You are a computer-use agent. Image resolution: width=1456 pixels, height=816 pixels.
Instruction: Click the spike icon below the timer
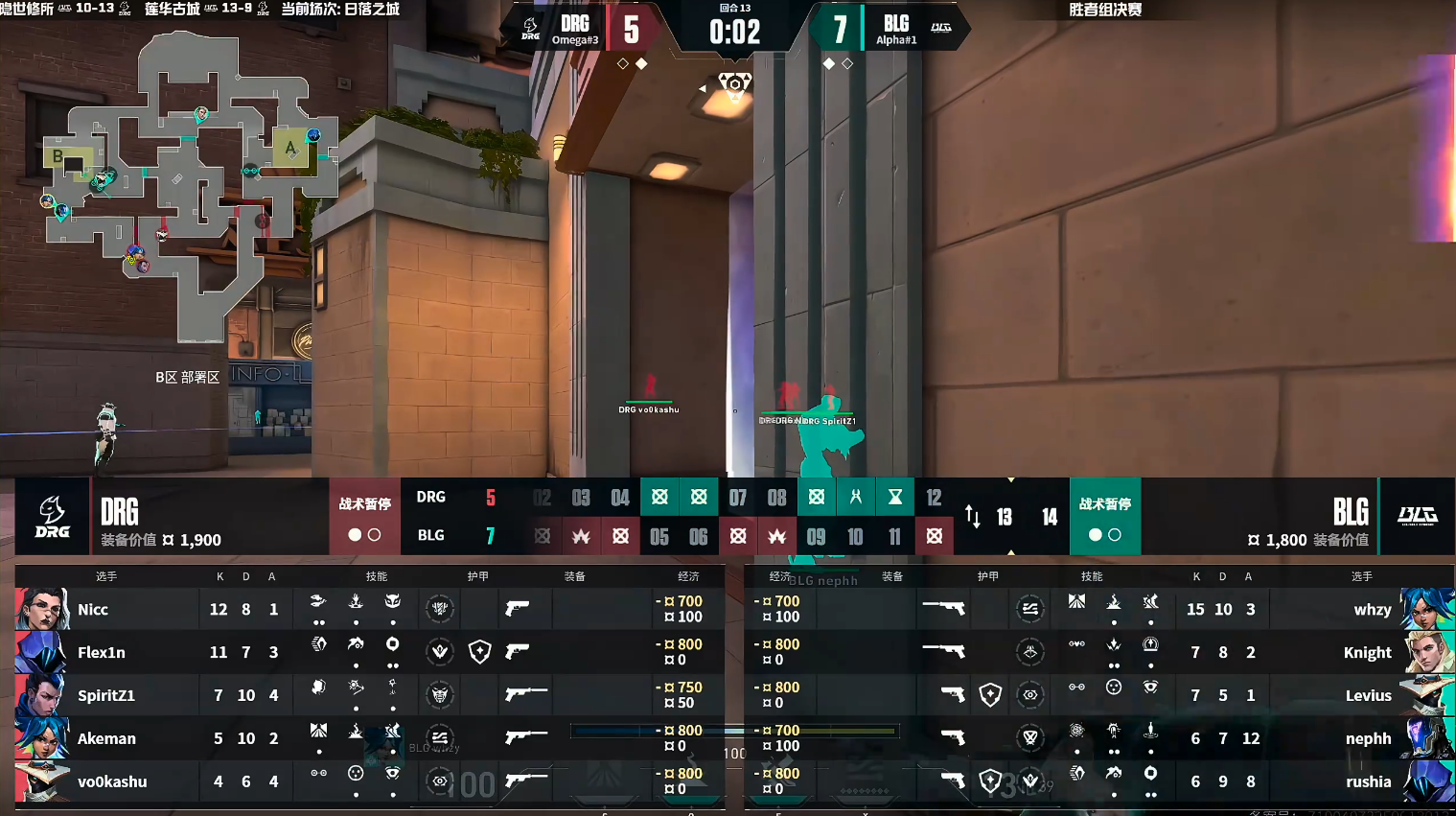point(735,84)
